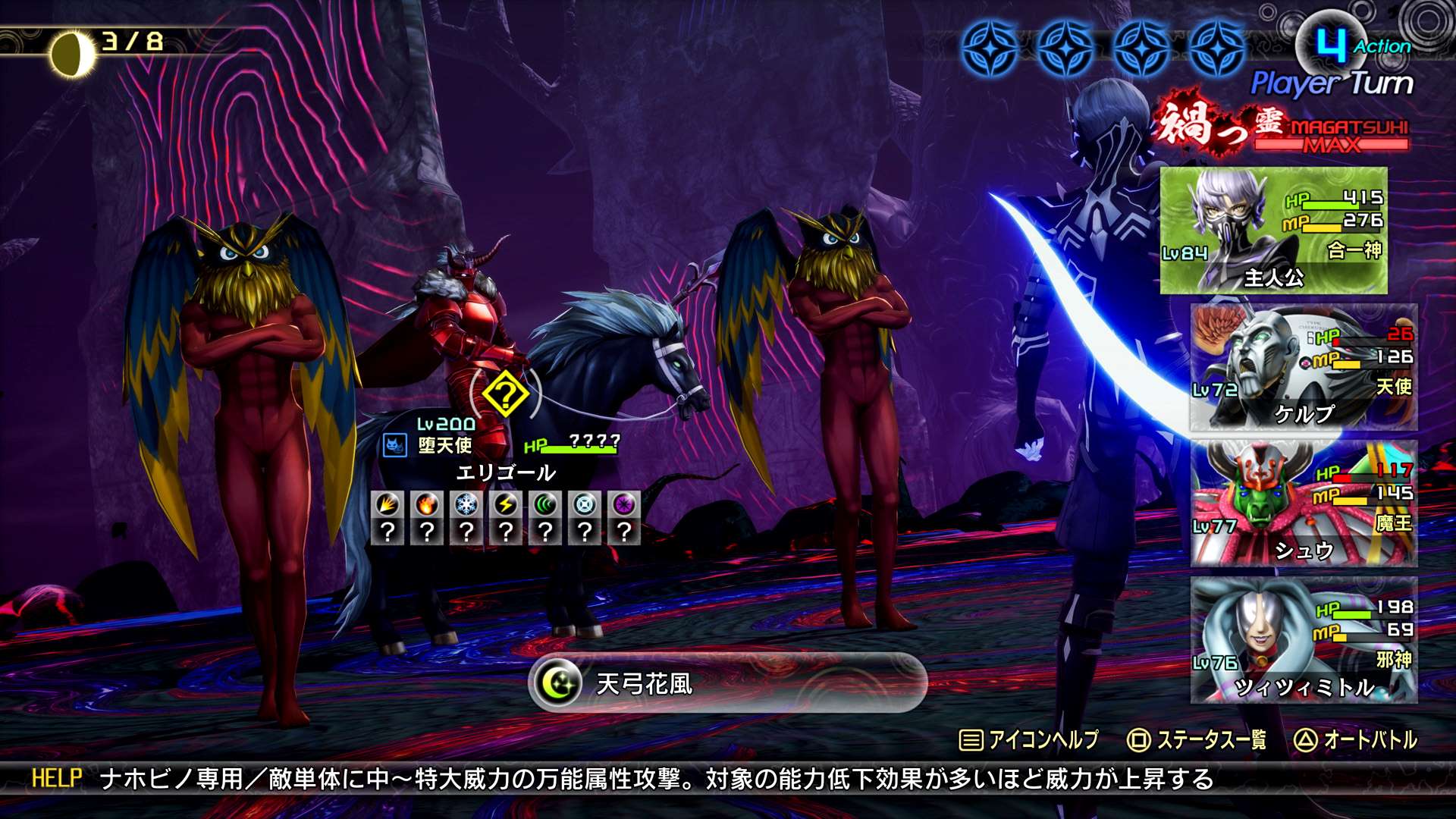
Task: Inspect the physical affinity icon on エリゴール
Action: 388,504
